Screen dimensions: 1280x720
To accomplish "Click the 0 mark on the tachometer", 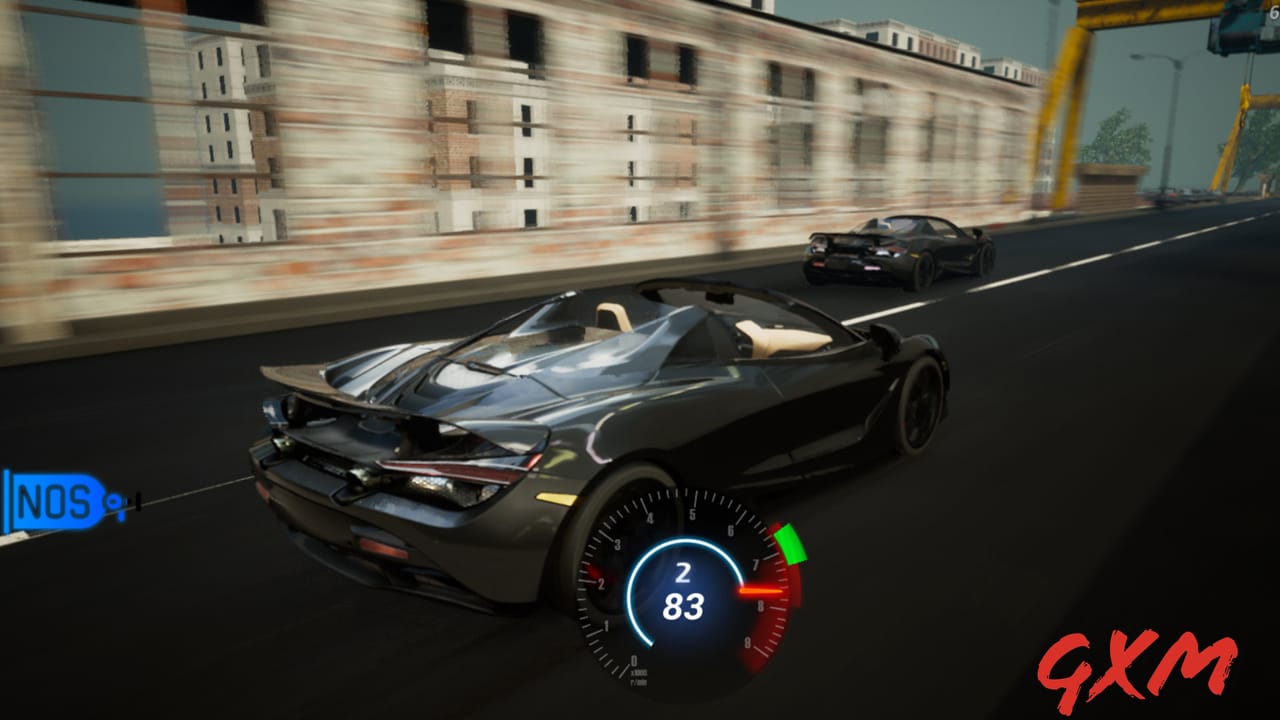I will coord(635,660).
